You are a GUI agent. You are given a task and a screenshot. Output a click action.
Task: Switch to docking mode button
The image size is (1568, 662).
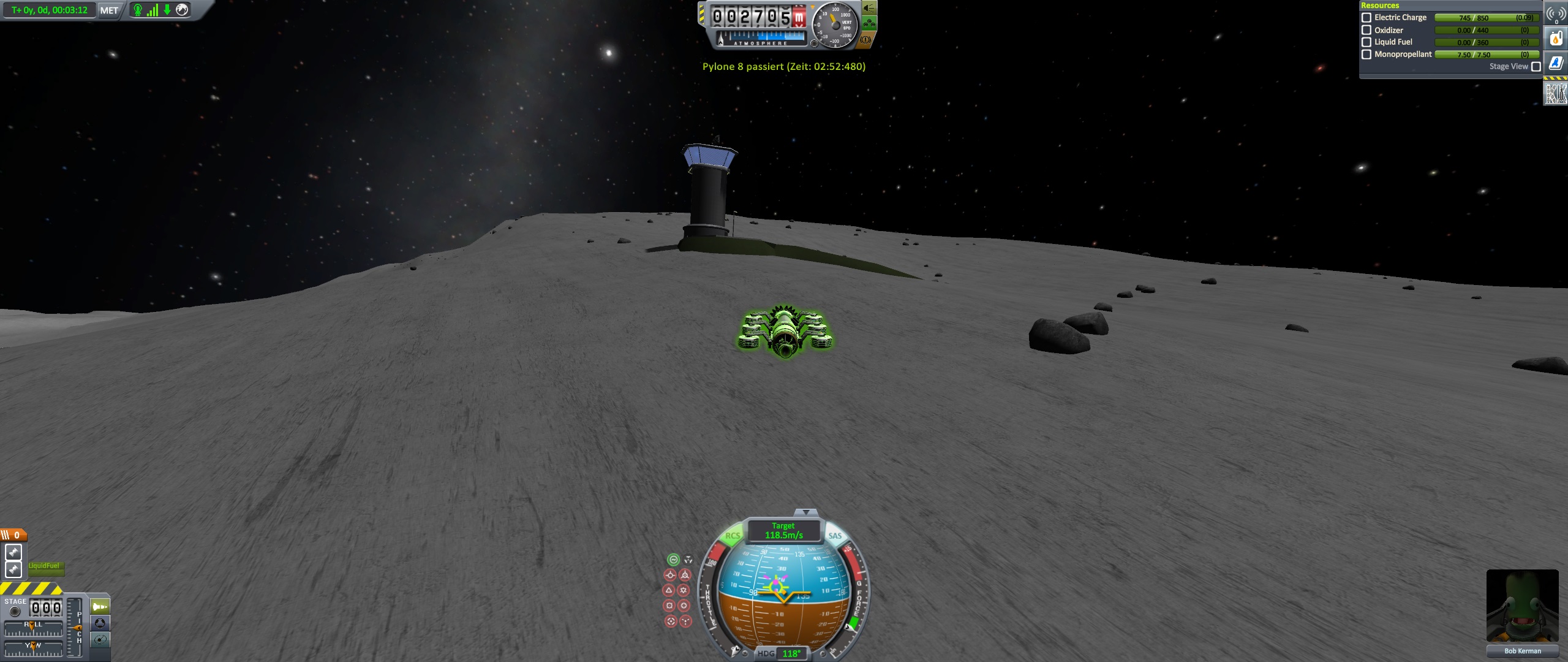pyautogui.click(x=100, y=623)
